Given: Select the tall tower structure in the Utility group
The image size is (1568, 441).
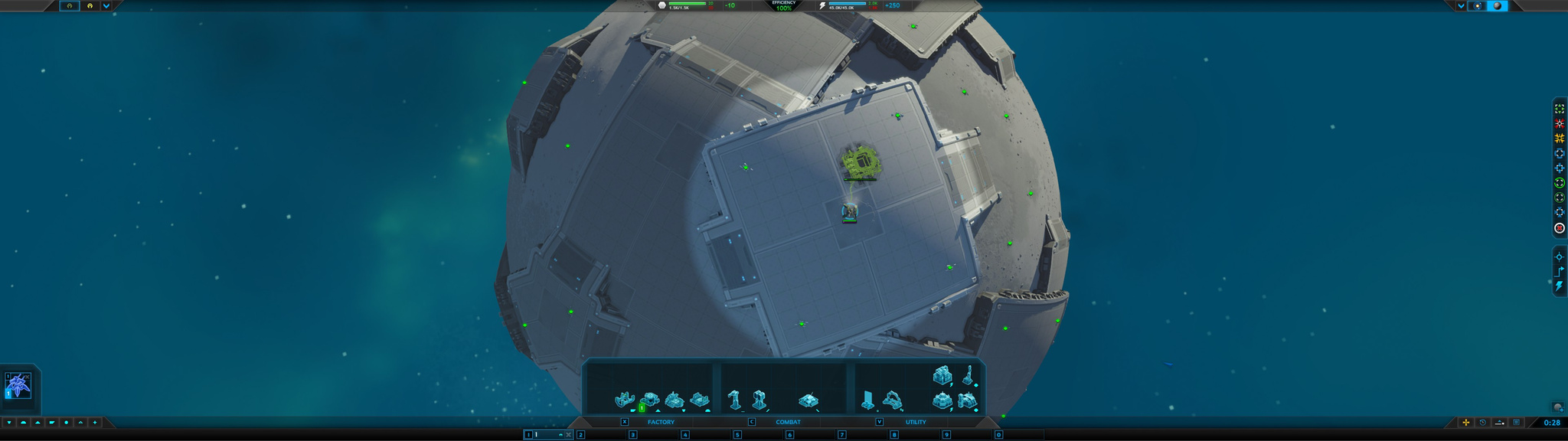Looking at the screenshot, I should tap(969, 376).
